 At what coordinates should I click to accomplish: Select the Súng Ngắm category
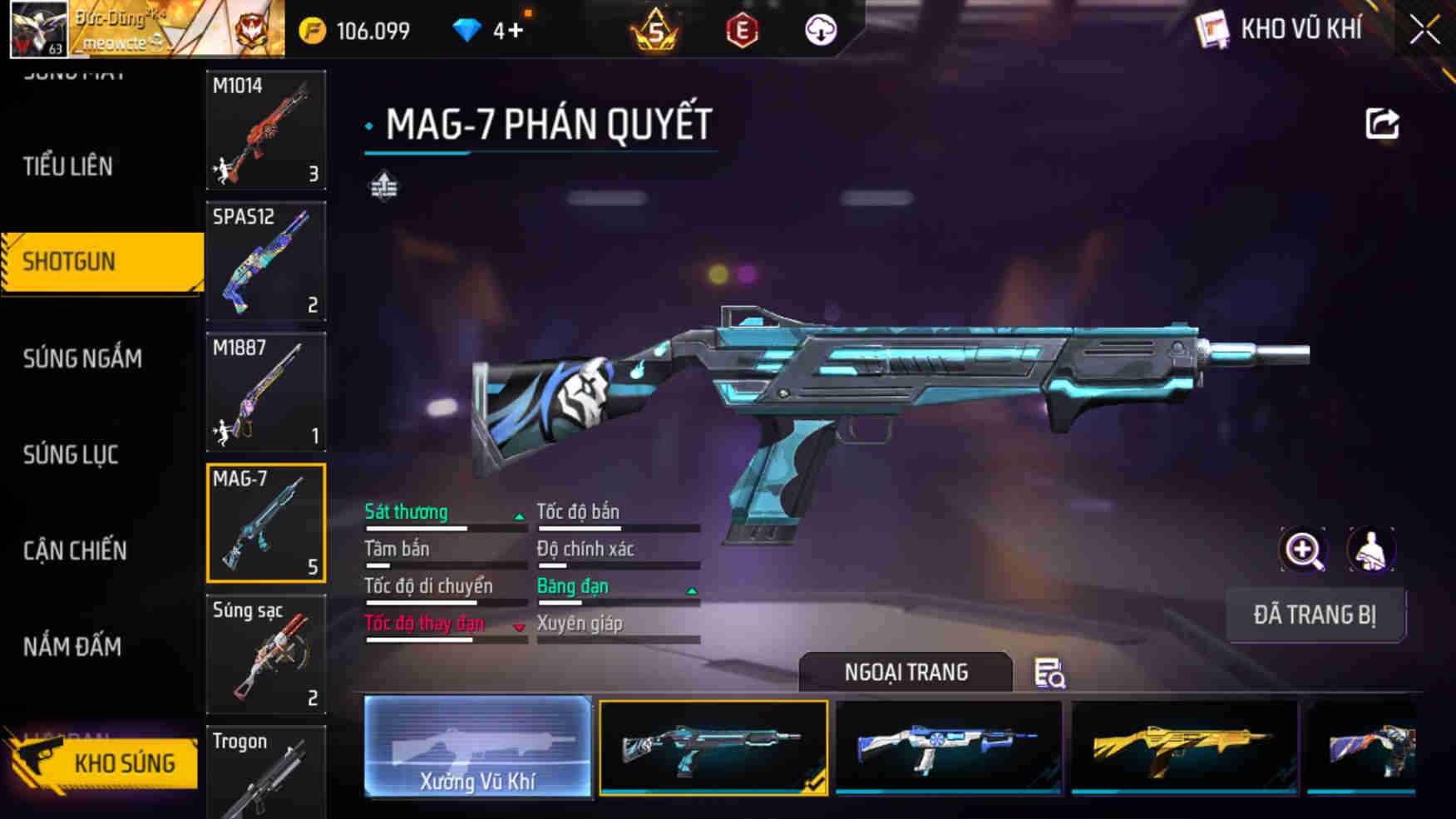[x=82, y=358]
